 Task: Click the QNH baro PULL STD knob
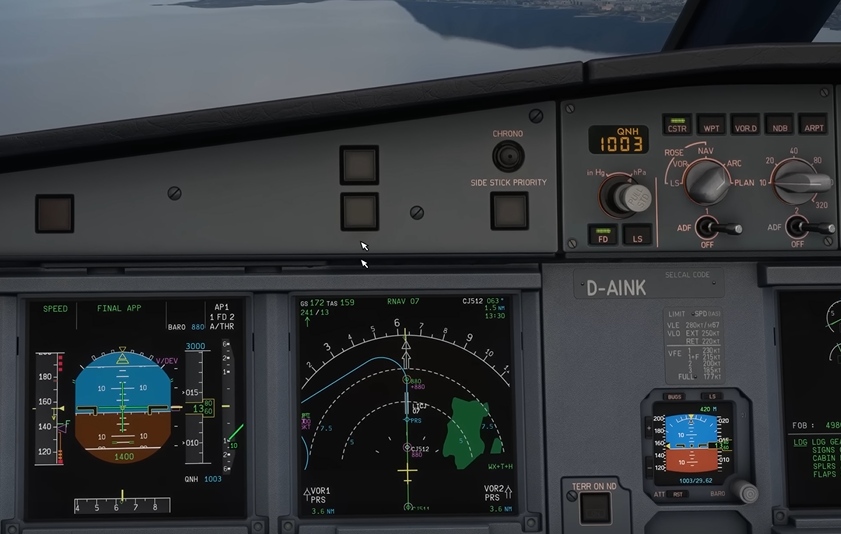631,197
